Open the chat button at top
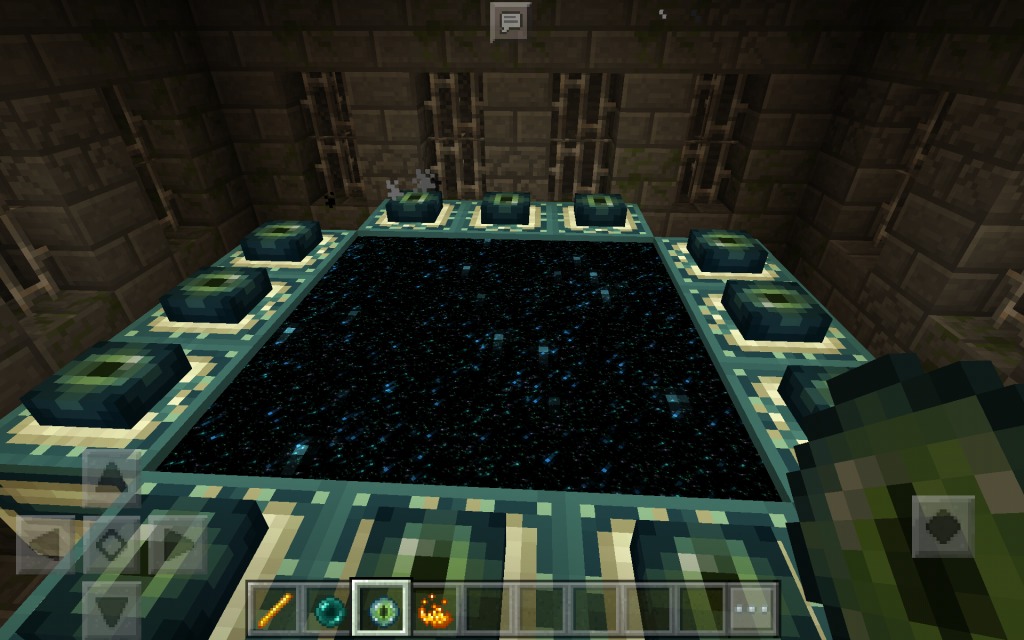Viewport: 1024px width, 640px height. click(x=509, y=21)
